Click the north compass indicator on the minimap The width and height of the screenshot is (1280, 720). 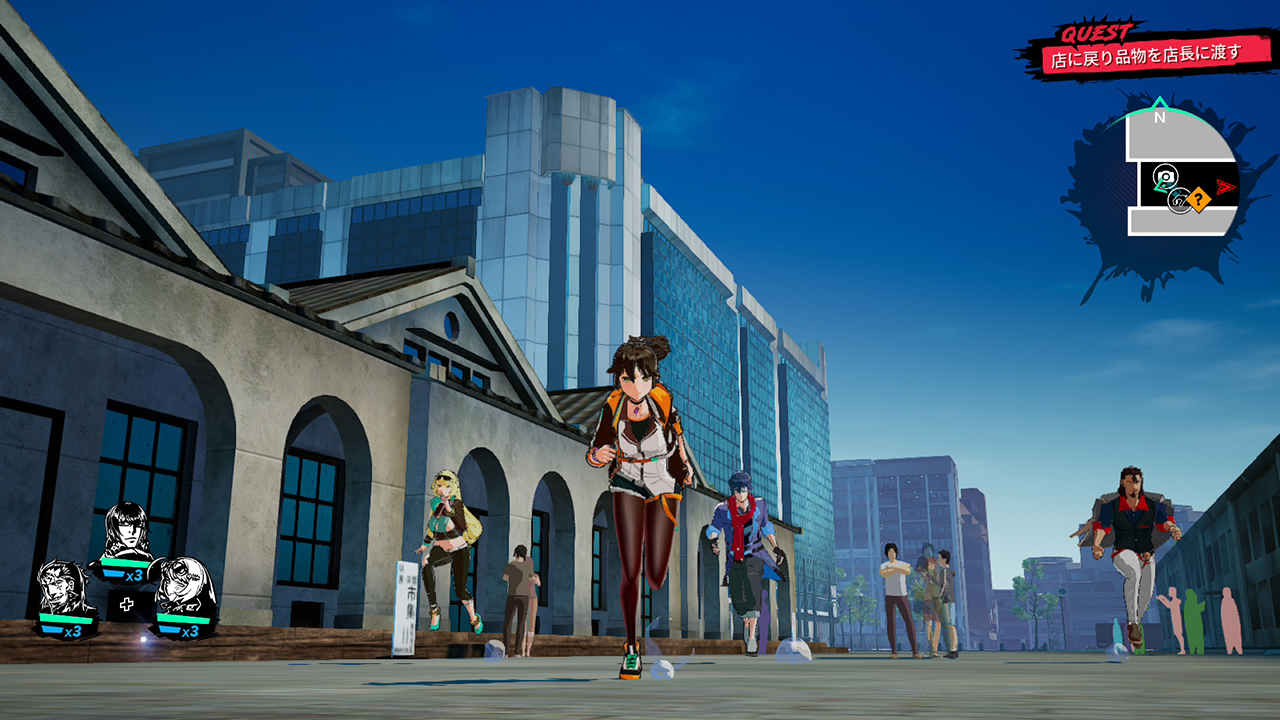[1159, 115]
